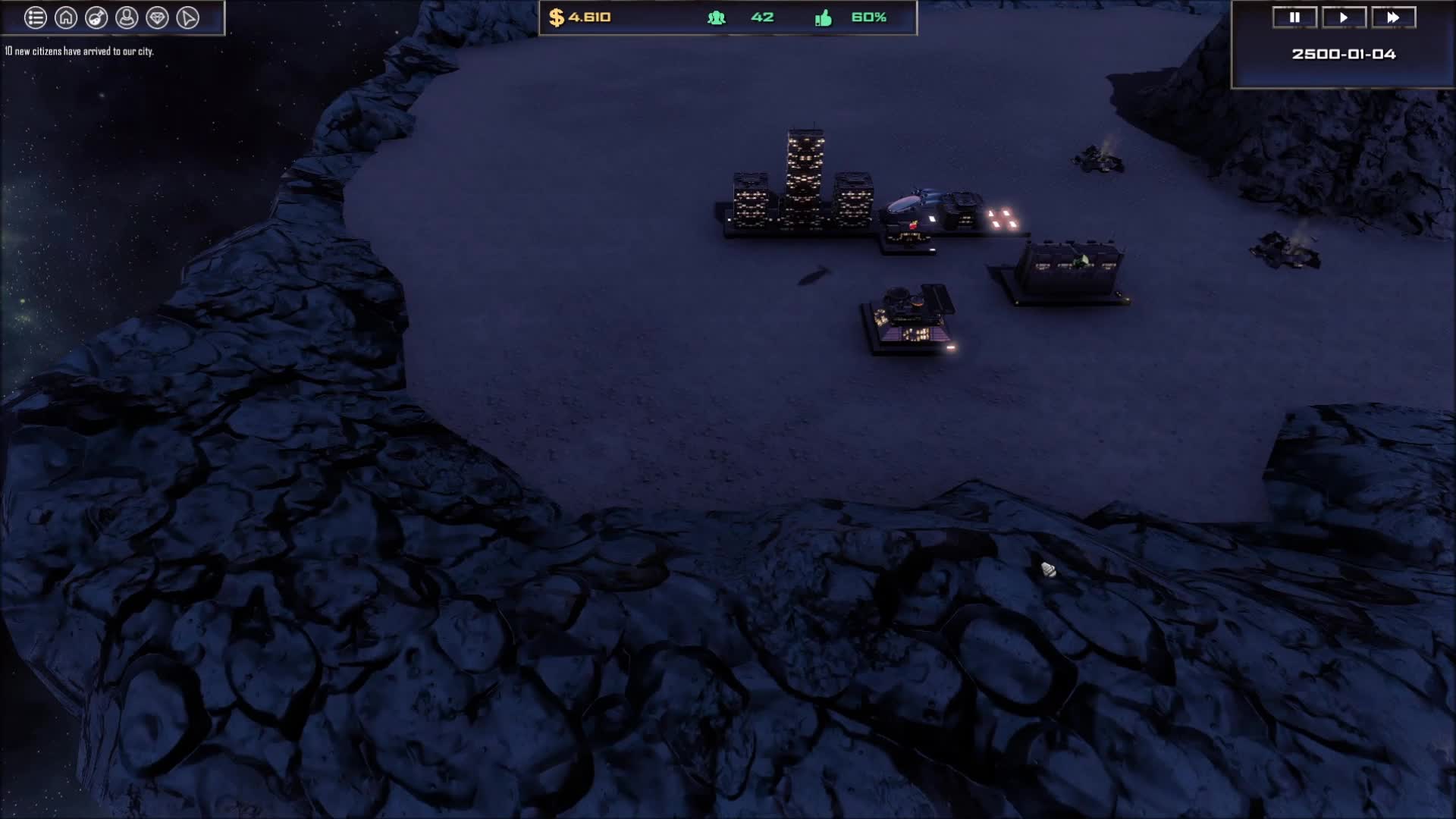The width and height of the screenshot is (1456, 819).
Task: Click the green population icon
Action: click(717, 17)
